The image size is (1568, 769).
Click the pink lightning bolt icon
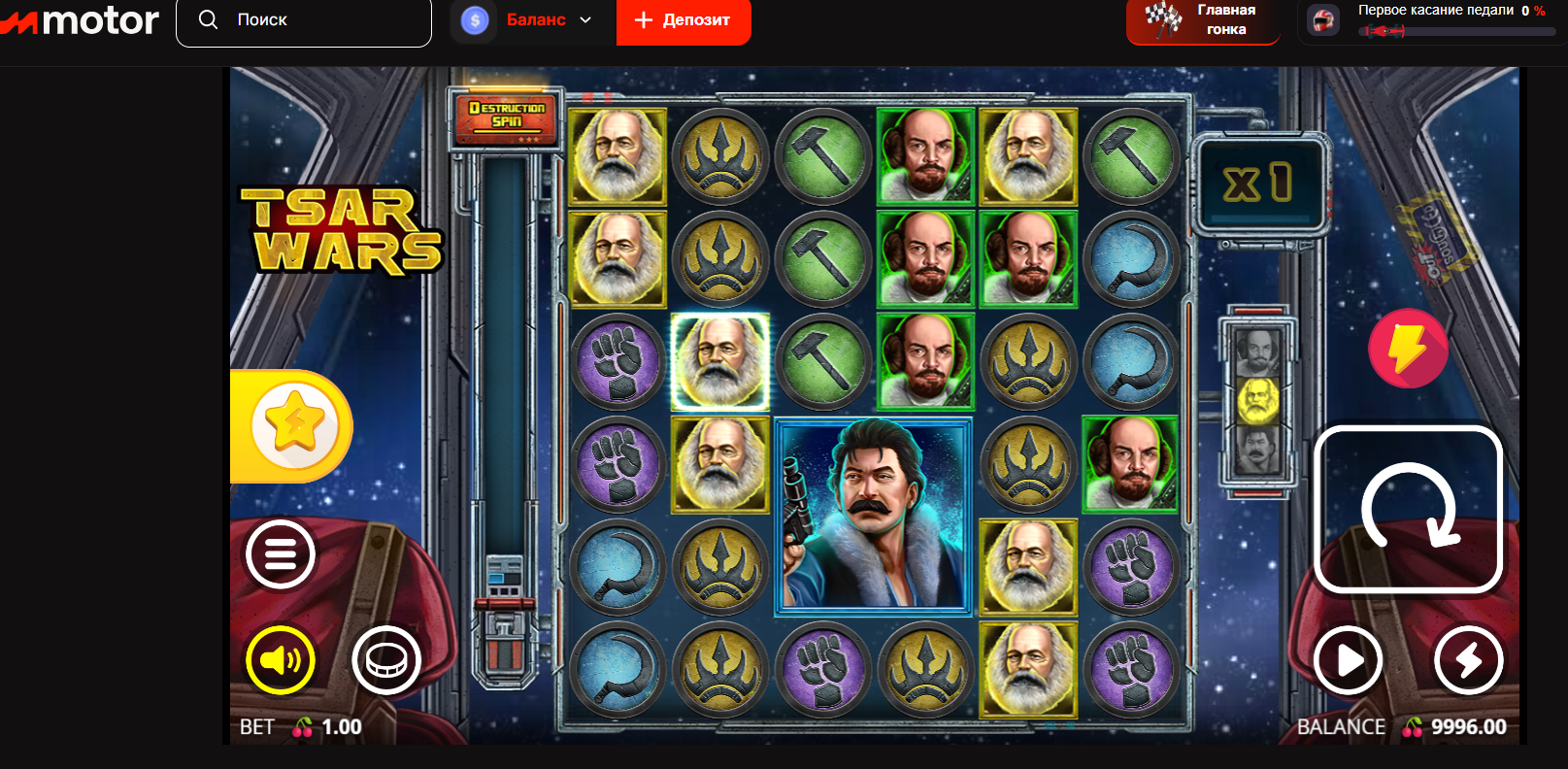pos(1407,348)
